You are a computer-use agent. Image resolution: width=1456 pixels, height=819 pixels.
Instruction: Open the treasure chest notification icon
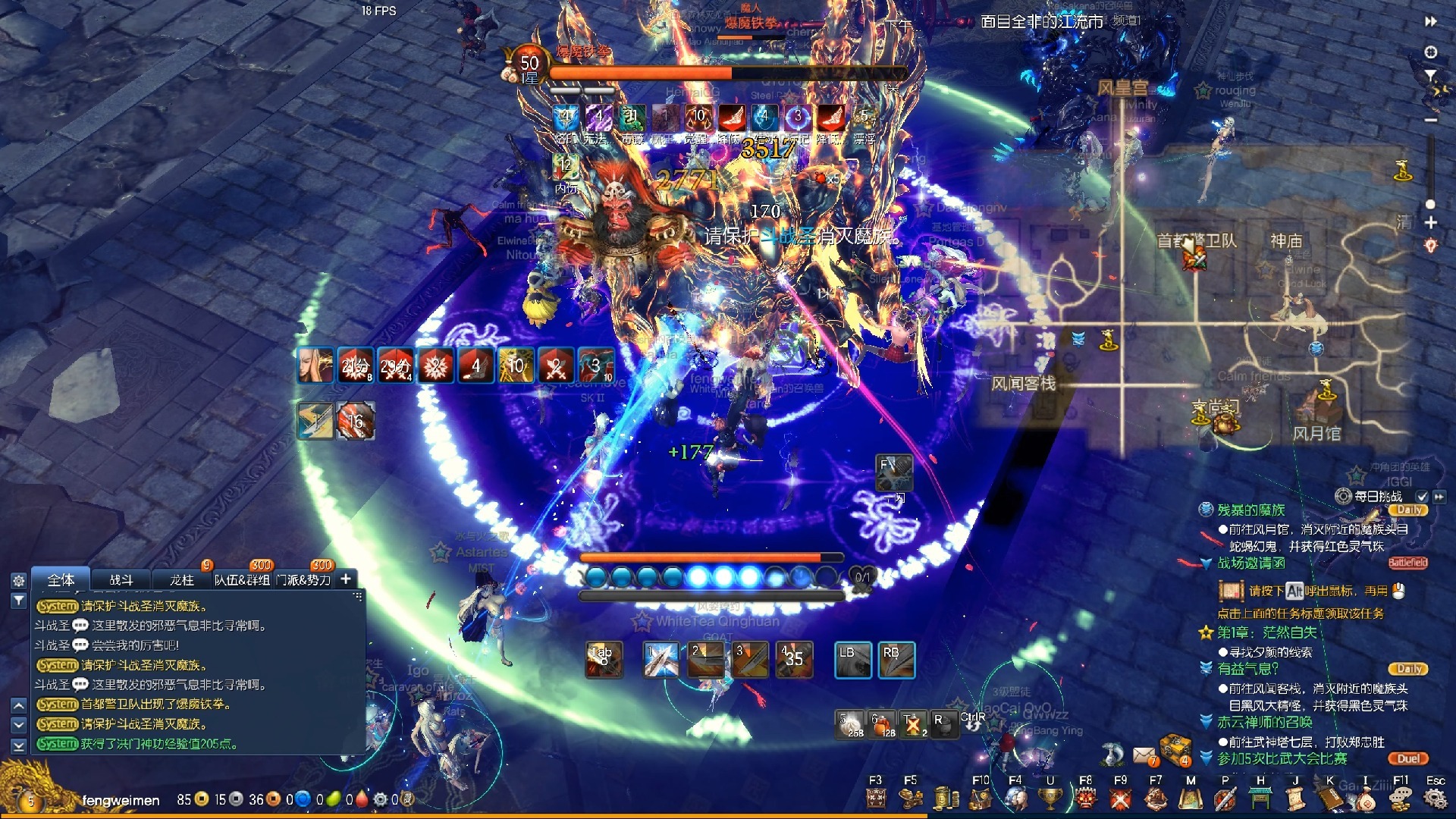click(x=1175, y=749)
